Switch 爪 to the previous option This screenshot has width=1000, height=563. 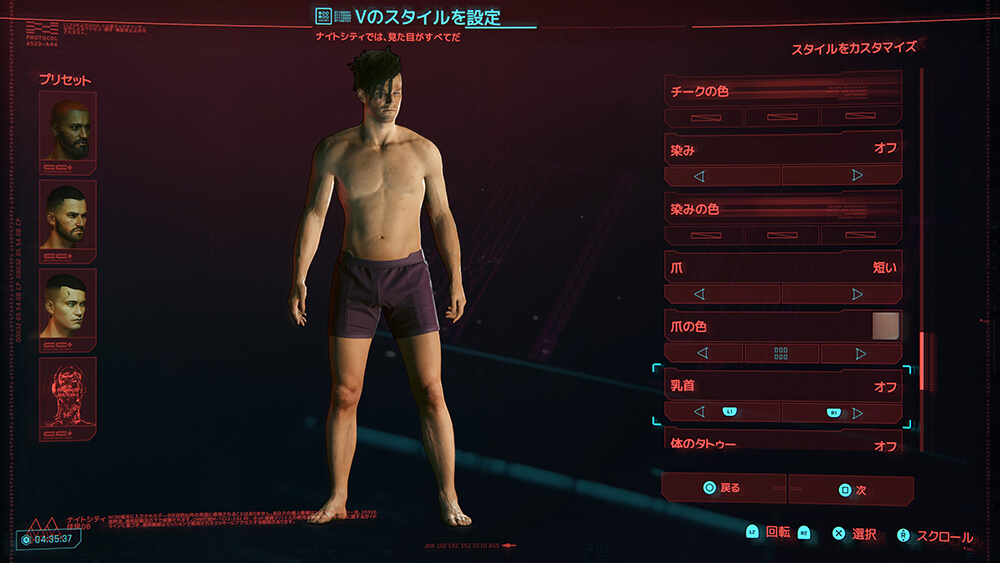pyautogui.click(x=700, y=294)
